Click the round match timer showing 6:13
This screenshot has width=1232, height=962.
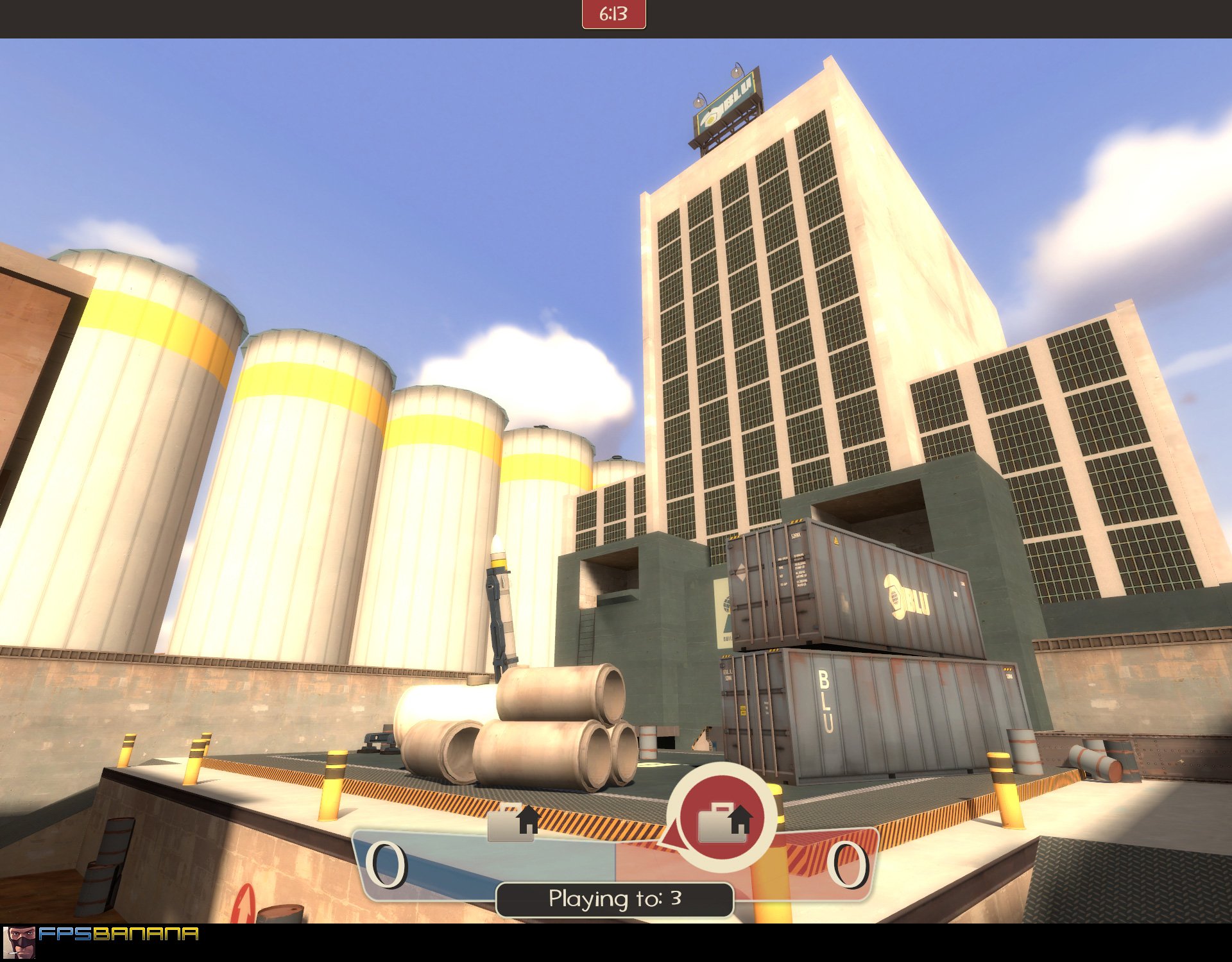coord(612,14)
